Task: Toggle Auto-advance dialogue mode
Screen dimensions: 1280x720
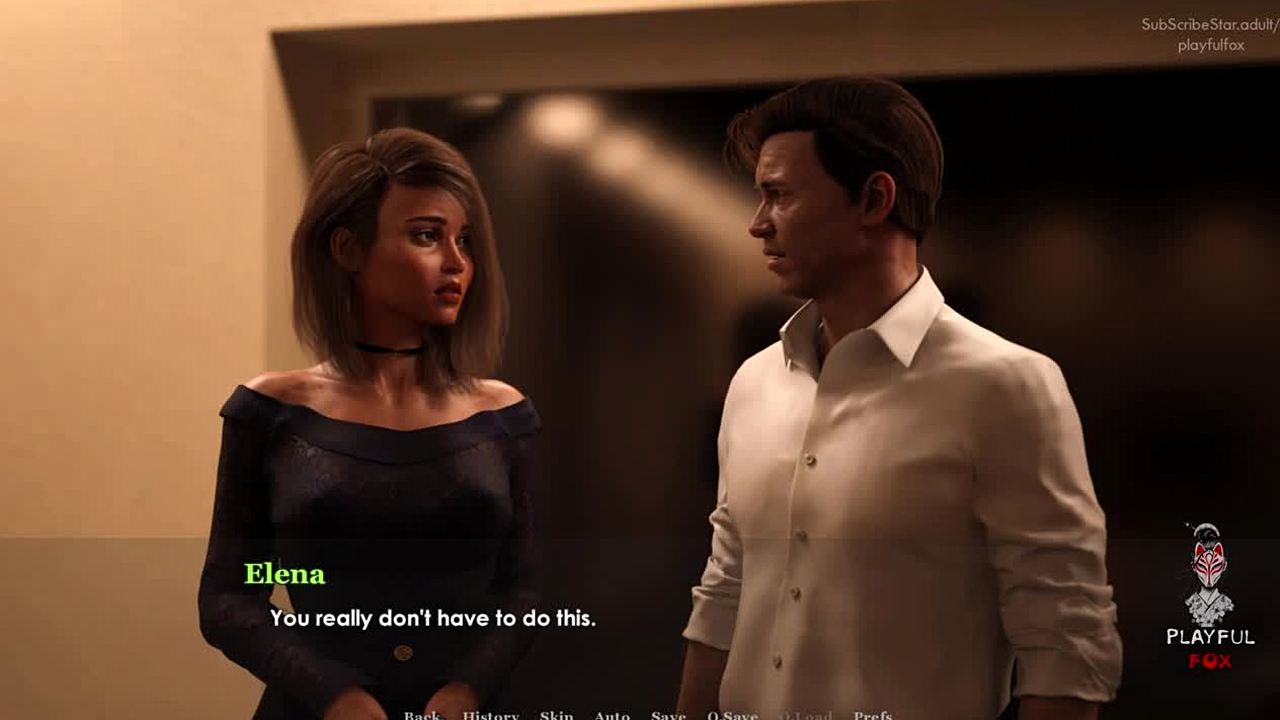Action: pos(612,714)
